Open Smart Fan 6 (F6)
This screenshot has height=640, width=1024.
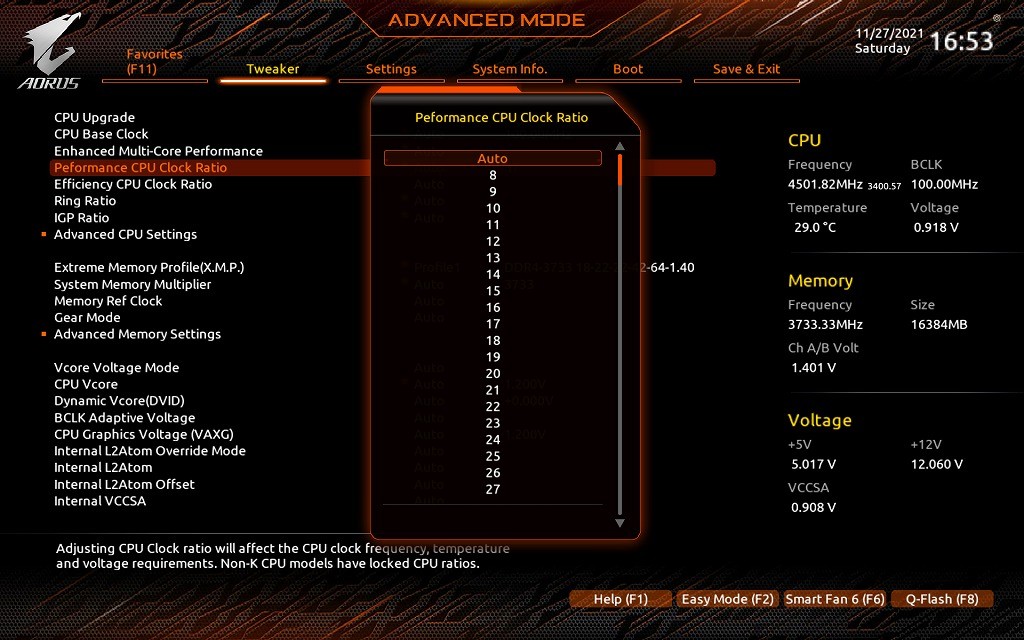tap(835, 599)
